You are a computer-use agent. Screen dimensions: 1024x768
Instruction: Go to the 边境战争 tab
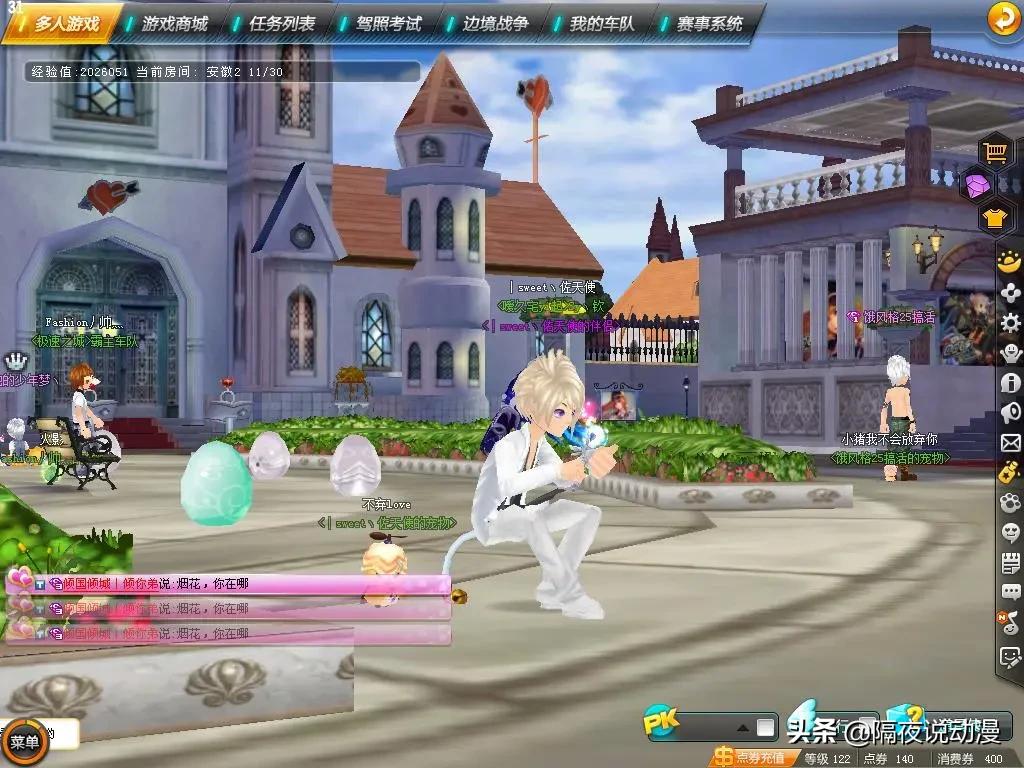495,23
